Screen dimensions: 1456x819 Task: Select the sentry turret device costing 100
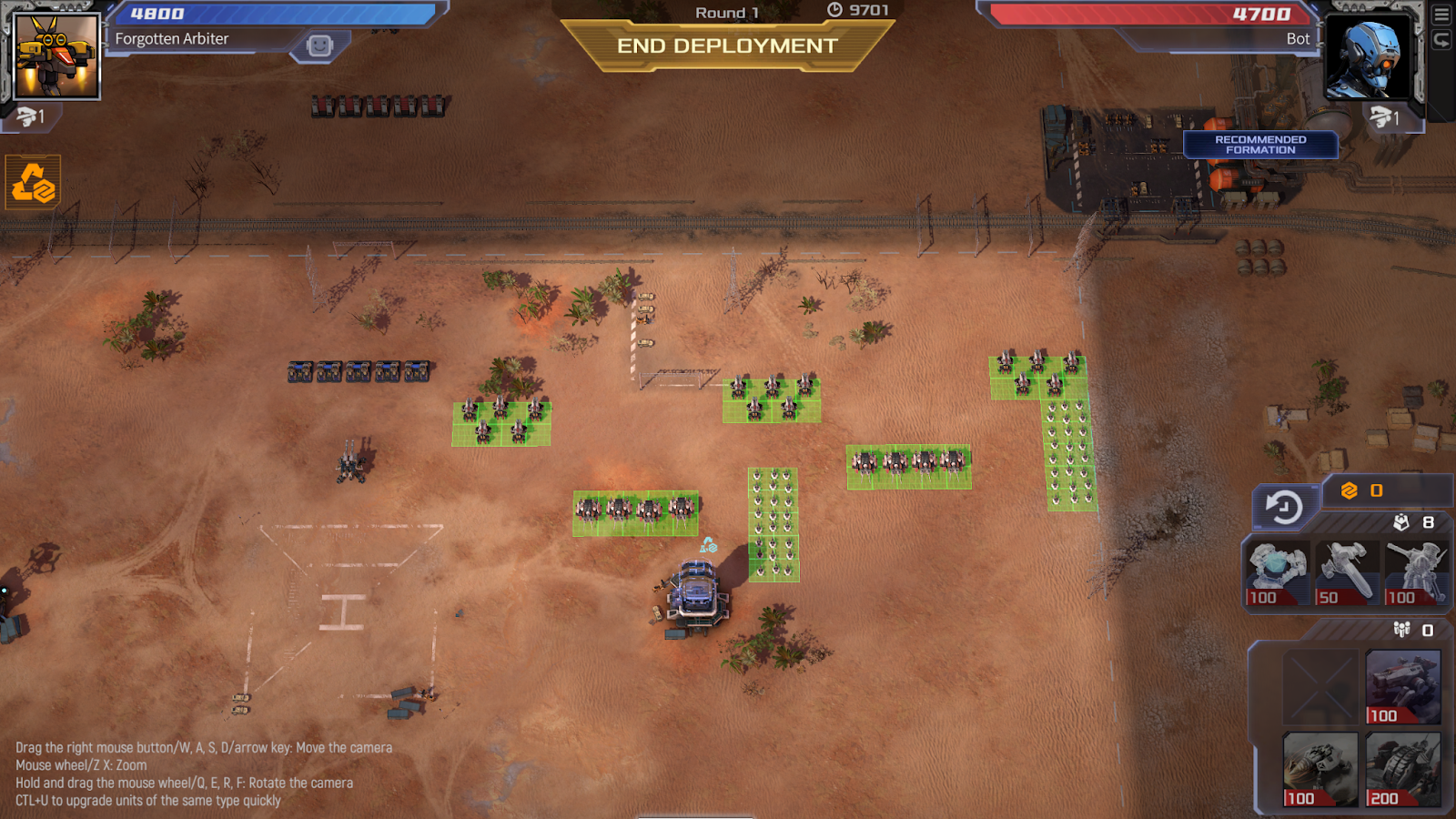(1416, 572)
